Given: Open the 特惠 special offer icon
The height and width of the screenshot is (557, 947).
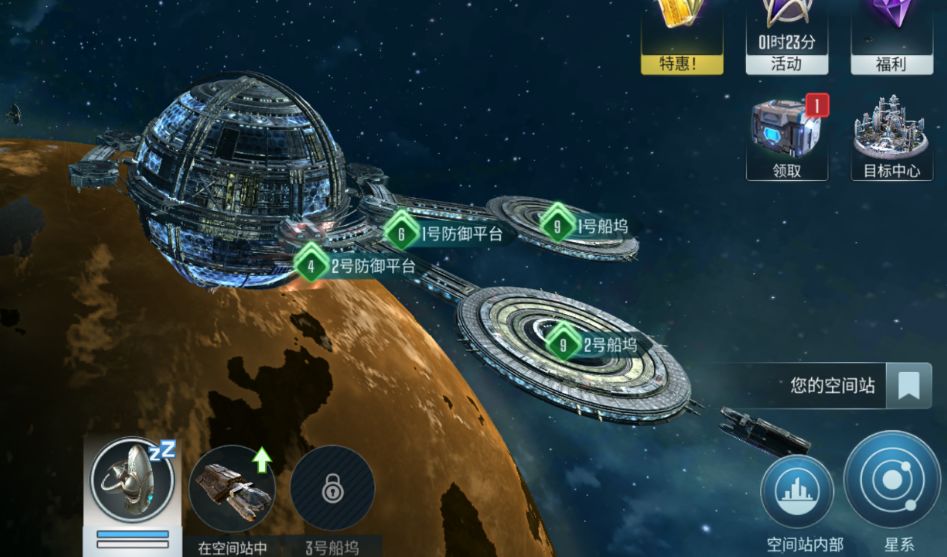Looking at the screenshot, I should (x=682, y=35).
